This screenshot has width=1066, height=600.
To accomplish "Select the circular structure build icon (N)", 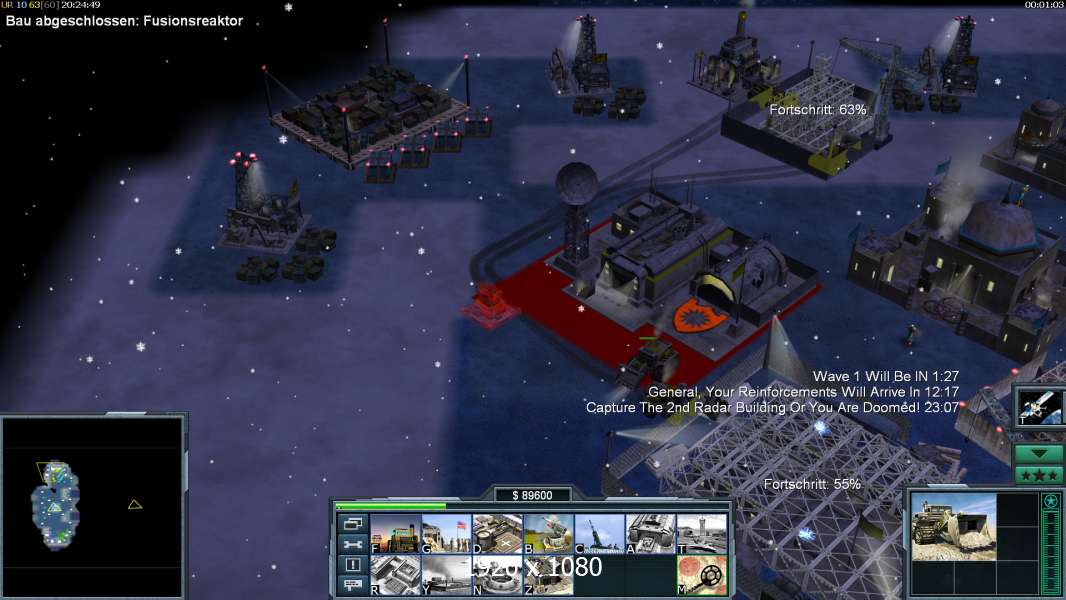I will tap(497, 575).
